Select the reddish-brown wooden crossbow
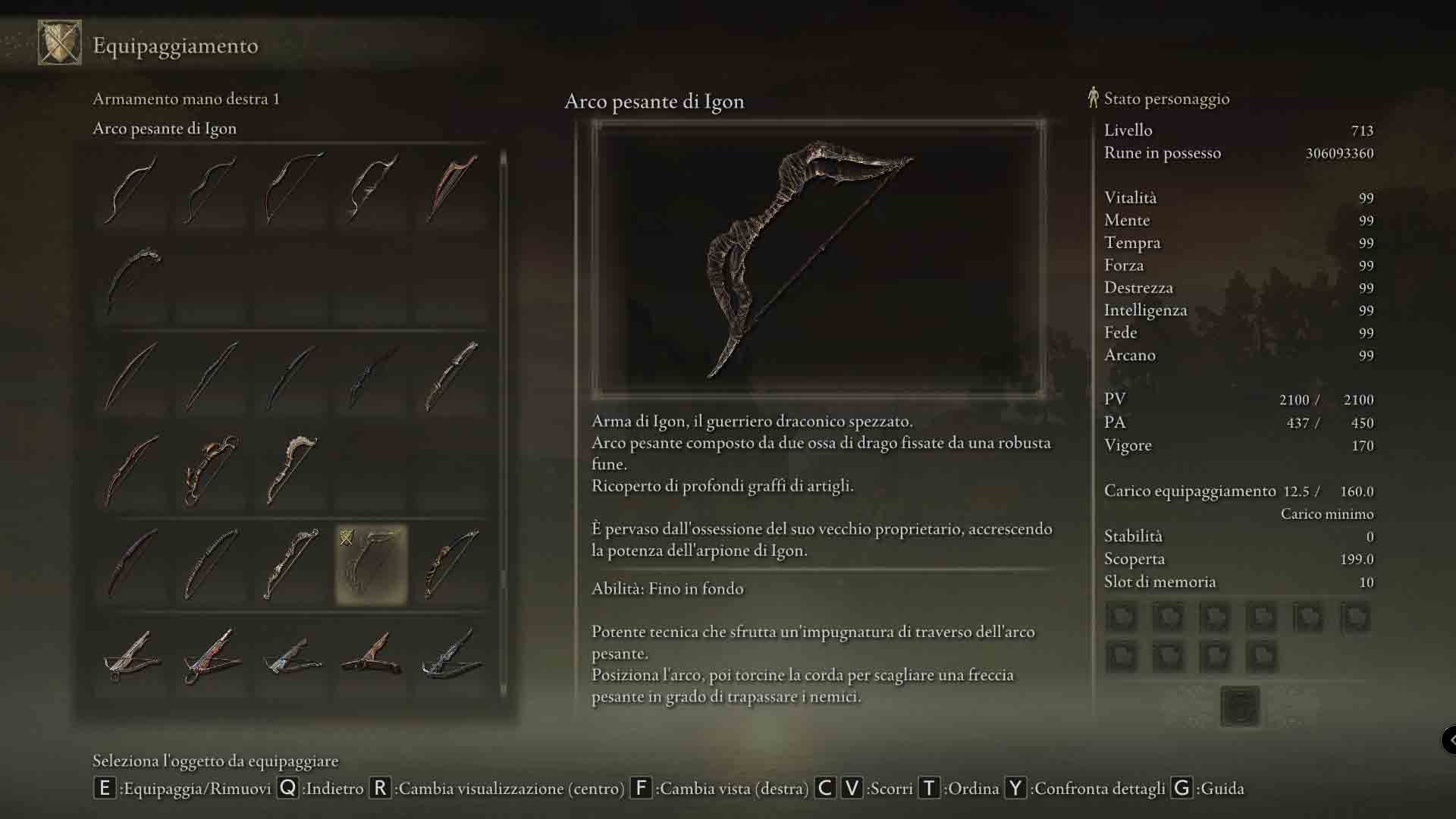This screenshot has height=819, width=1456. coord(372,657)
